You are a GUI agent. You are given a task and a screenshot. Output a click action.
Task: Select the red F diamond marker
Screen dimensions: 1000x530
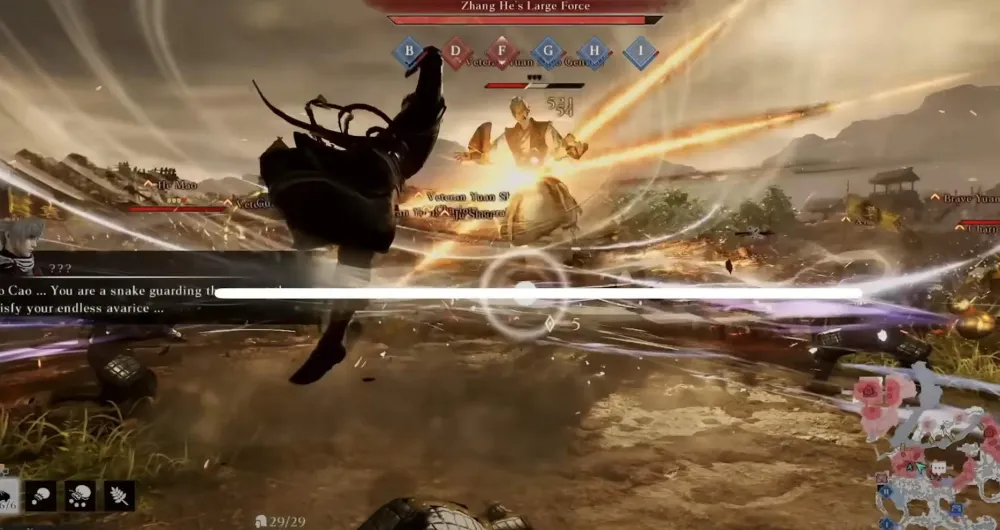(x=502, y=52)
